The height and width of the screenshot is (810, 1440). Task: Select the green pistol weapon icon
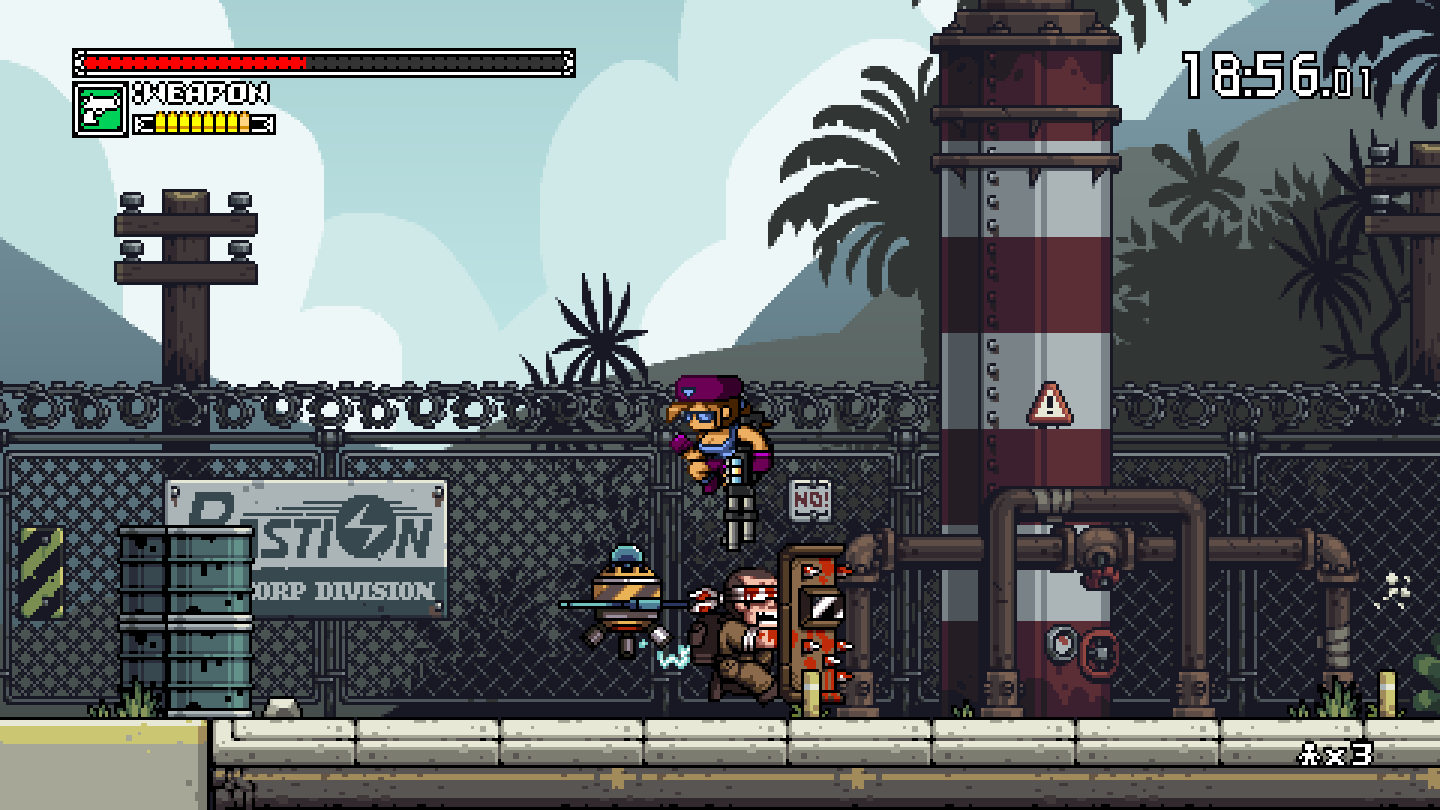pyautogui.click(x=101, y=110)
